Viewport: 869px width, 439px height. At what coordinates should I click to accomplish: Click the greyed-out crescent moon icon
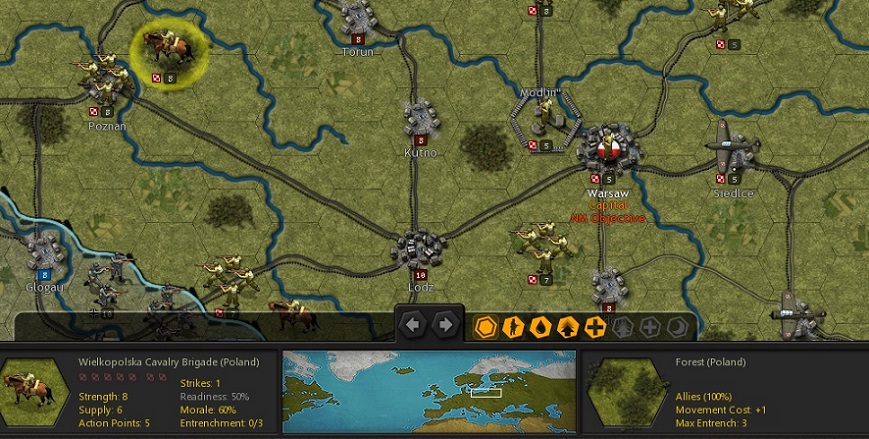pyautogui.click(x=677, y=326)
